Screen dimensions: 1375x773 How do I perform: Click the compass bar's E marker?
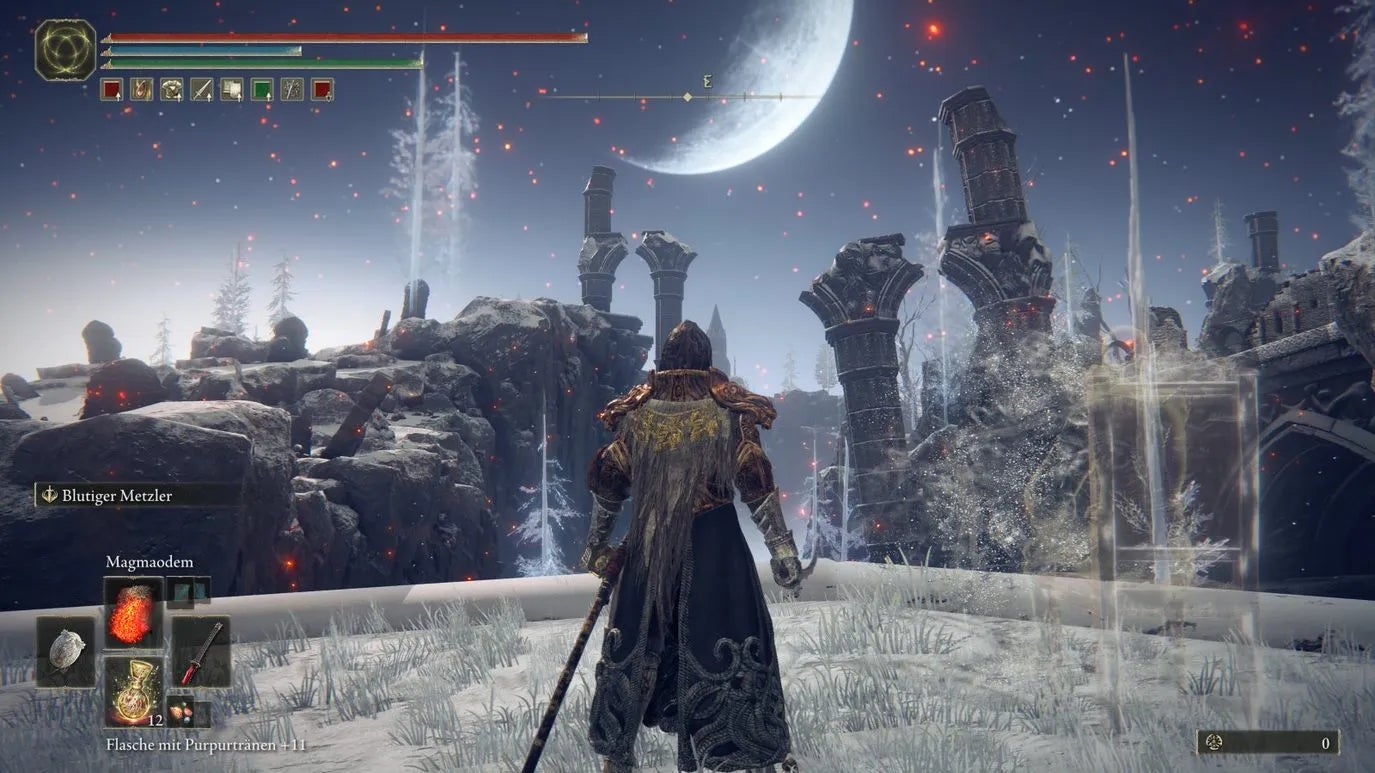point(707,82)
